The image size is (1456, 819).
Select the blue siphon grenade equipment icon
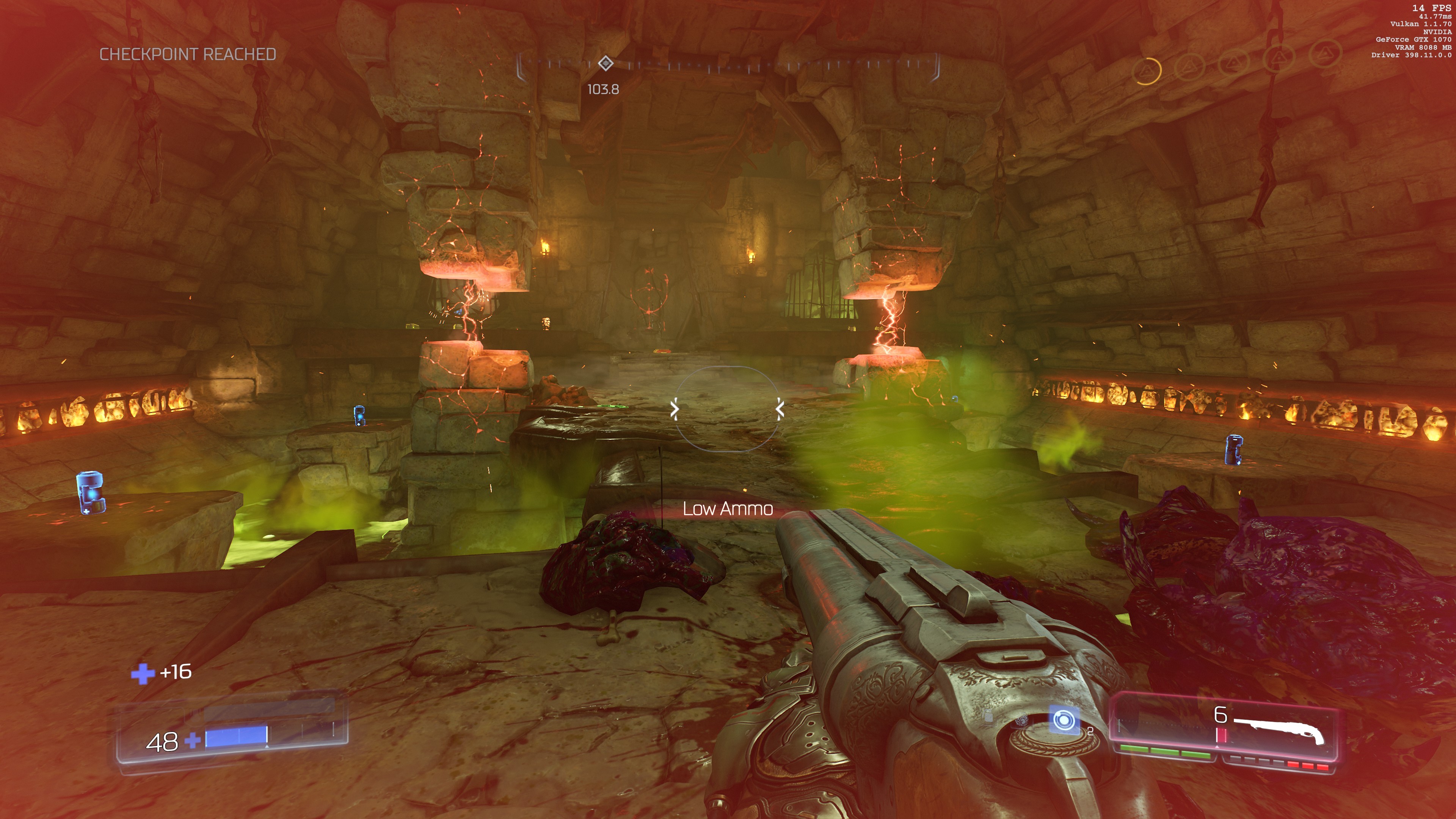(x=1063, y=721)
